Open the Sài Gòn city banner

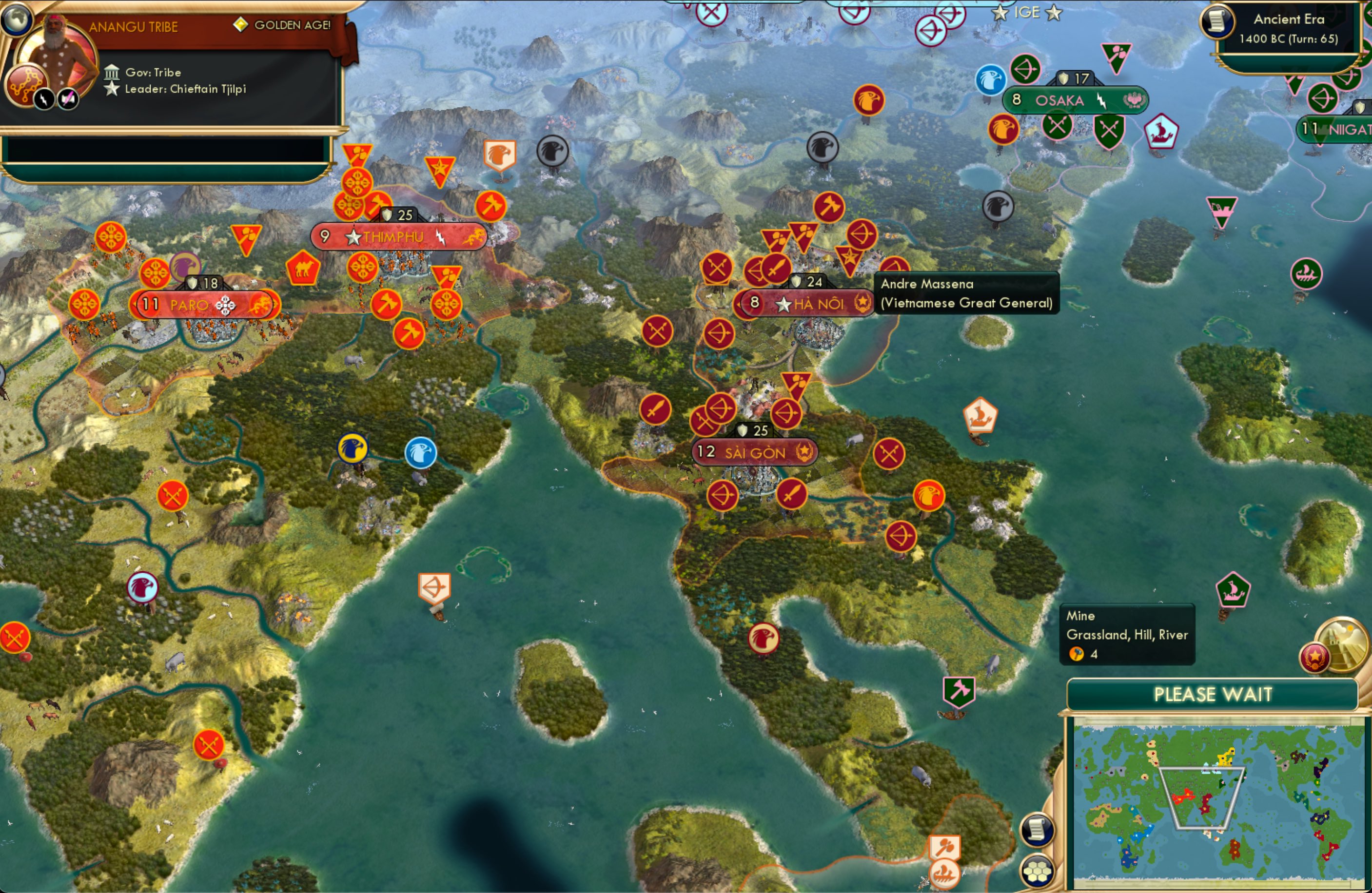754,452
